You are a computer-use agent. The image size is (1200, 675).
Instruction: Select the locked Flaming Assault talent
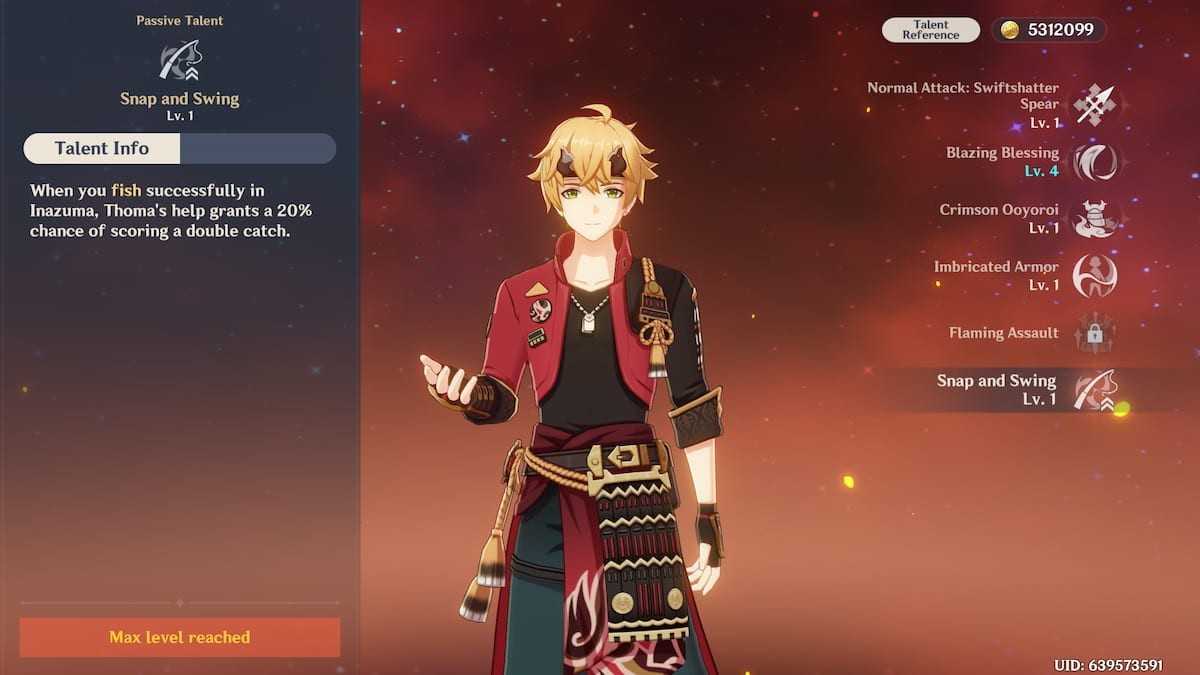(x=1094, y=333)
